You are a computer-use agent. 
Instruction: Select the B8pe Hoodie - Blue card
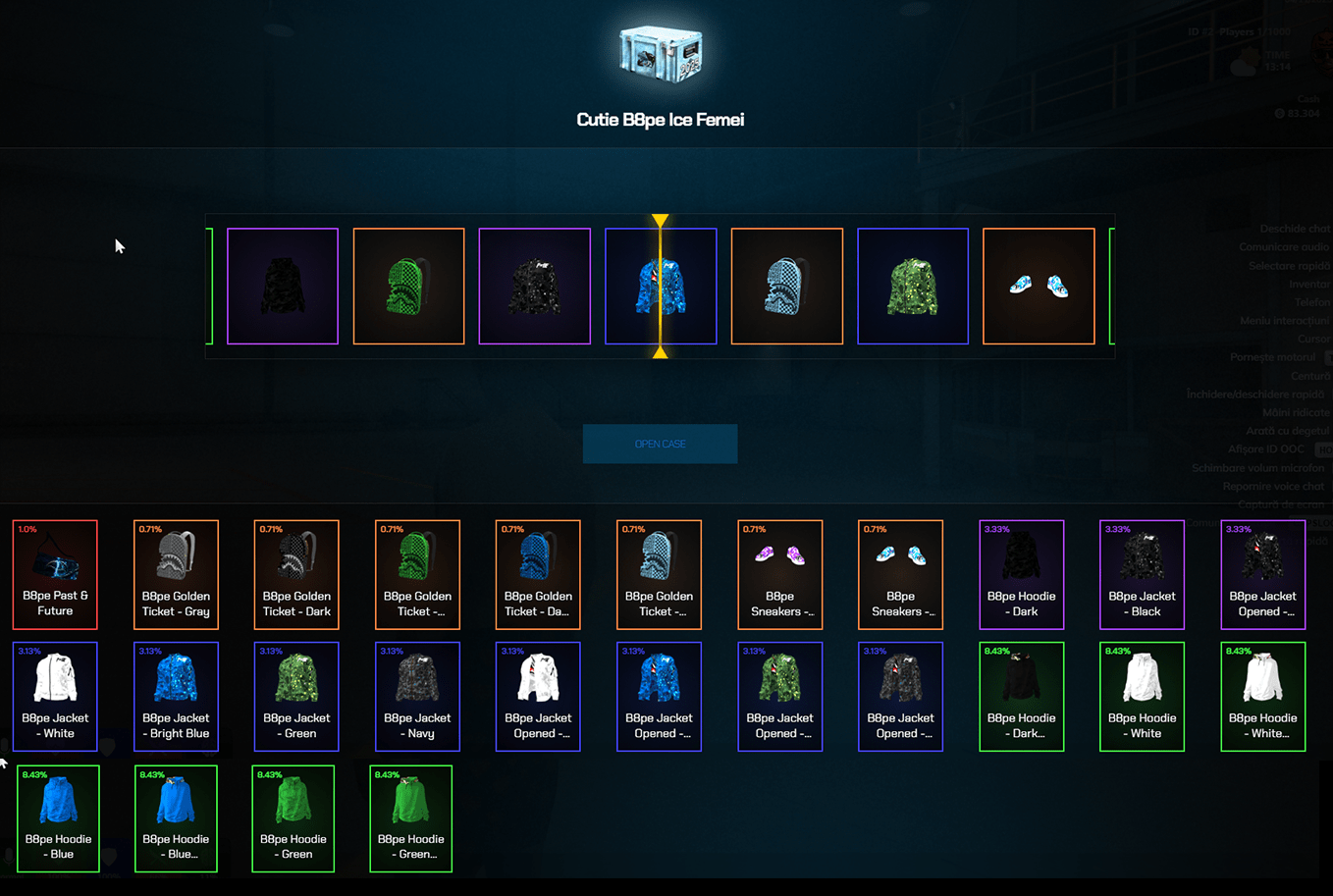click(57, 817)
